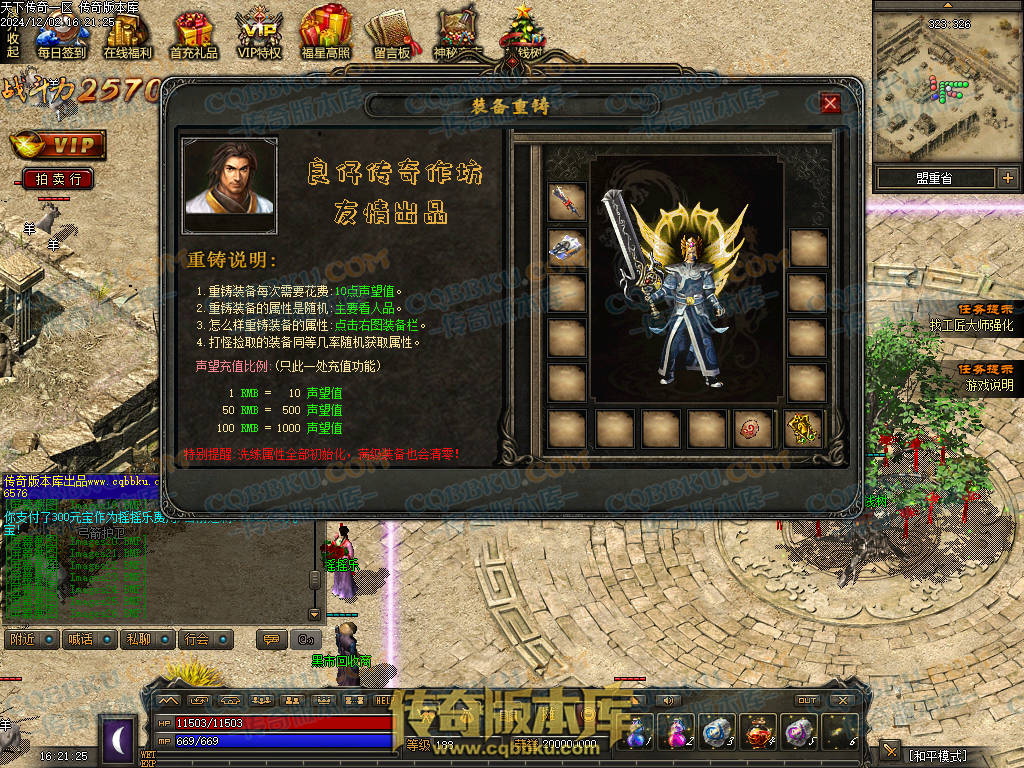This screenshot has height=768, width=1024.
Task: Open the VIP特权 privileges icon
Action: (x=259, y=36)
